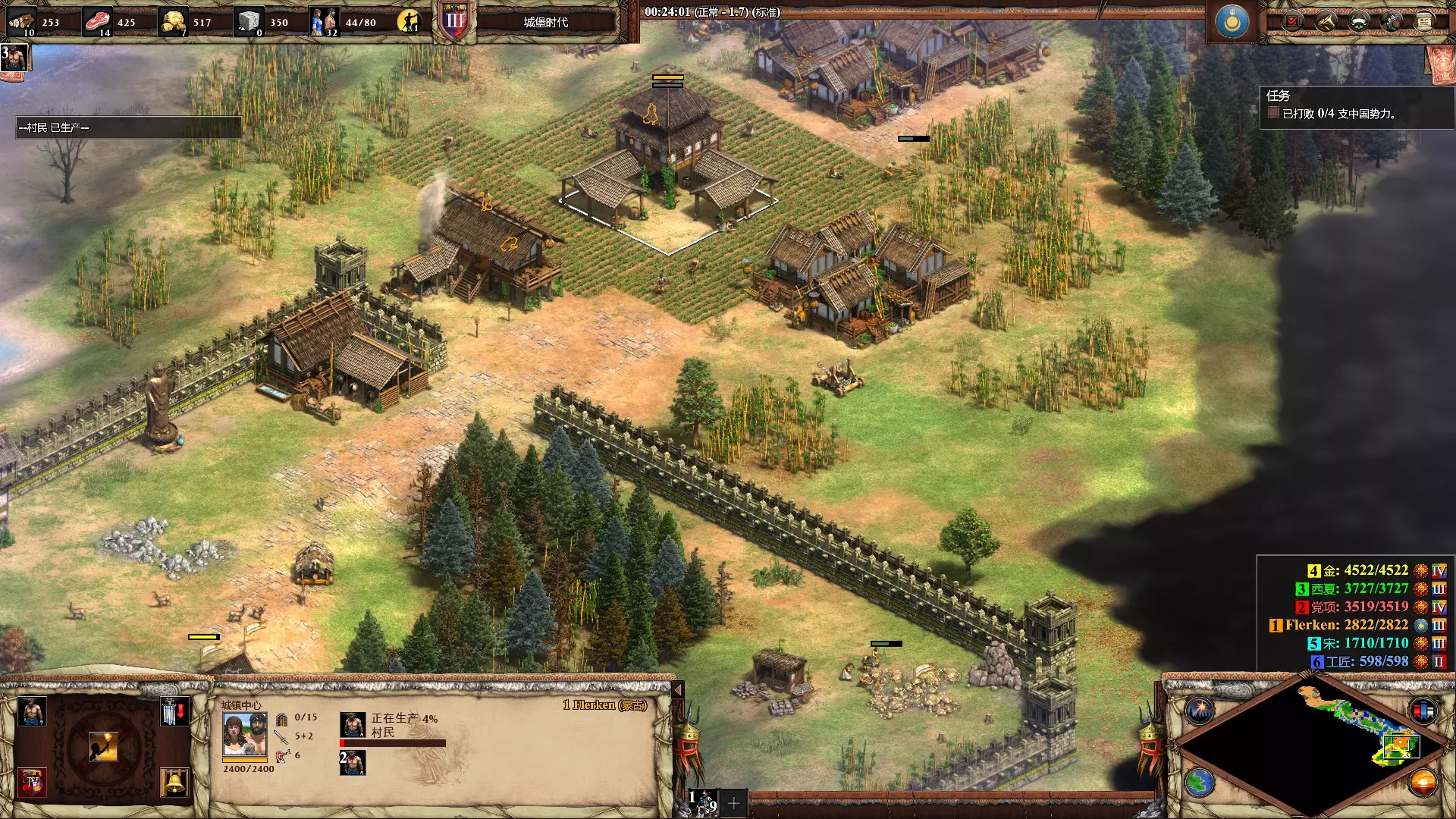
Task: Research Loom with the torch icon
Action: (x=103, y=747)
